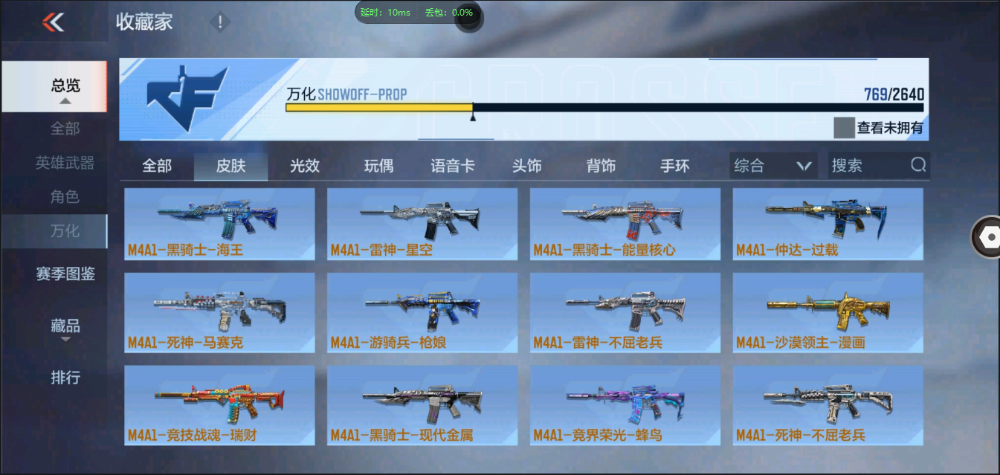Image resolution: width=1000 pixels, height=475 pixels.
Task: Open the info exclamation icon
Action: pos(220,22)
